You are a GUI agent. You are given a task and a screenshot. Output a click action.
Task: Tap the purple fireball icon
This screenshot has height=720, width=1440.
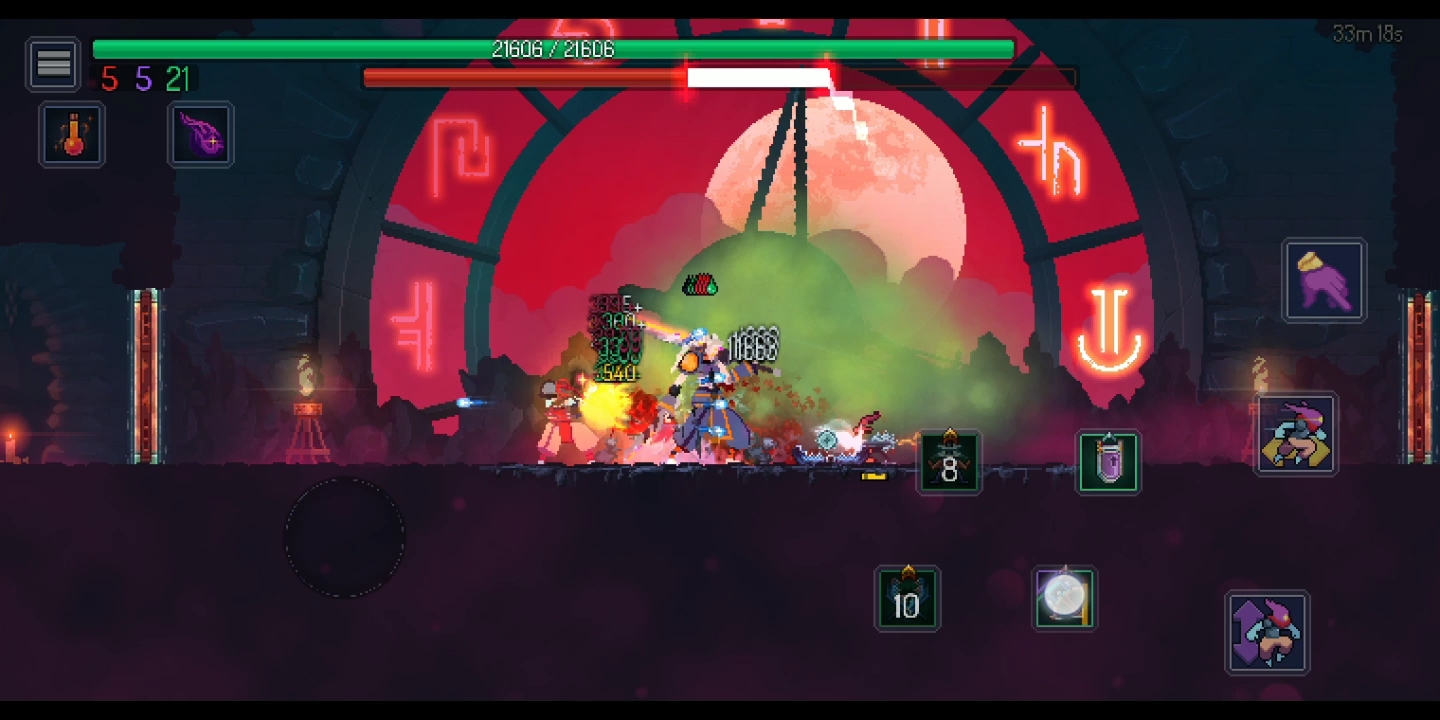click(201, 134)
